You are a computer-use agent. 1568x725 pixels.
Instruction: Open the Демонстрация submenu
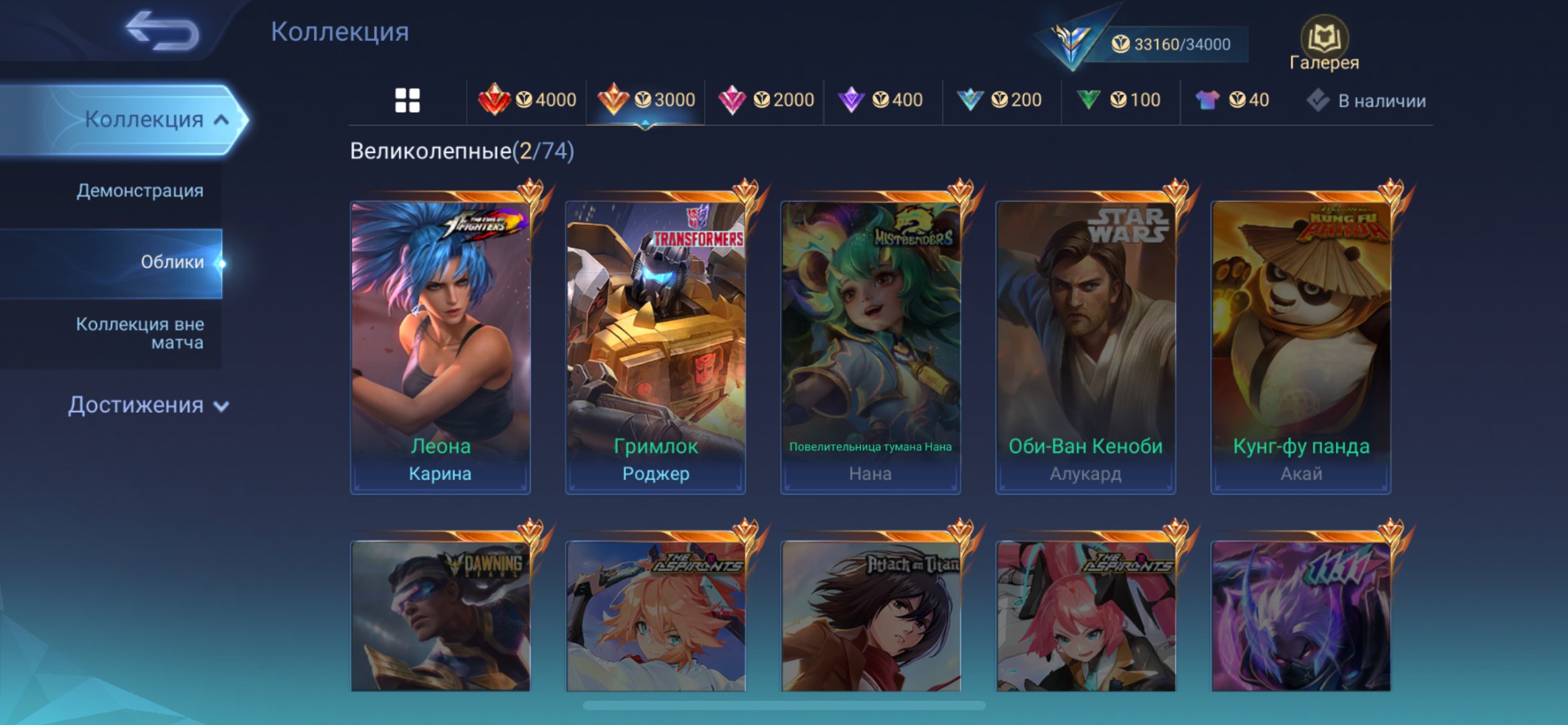click(x=140, y=191)
